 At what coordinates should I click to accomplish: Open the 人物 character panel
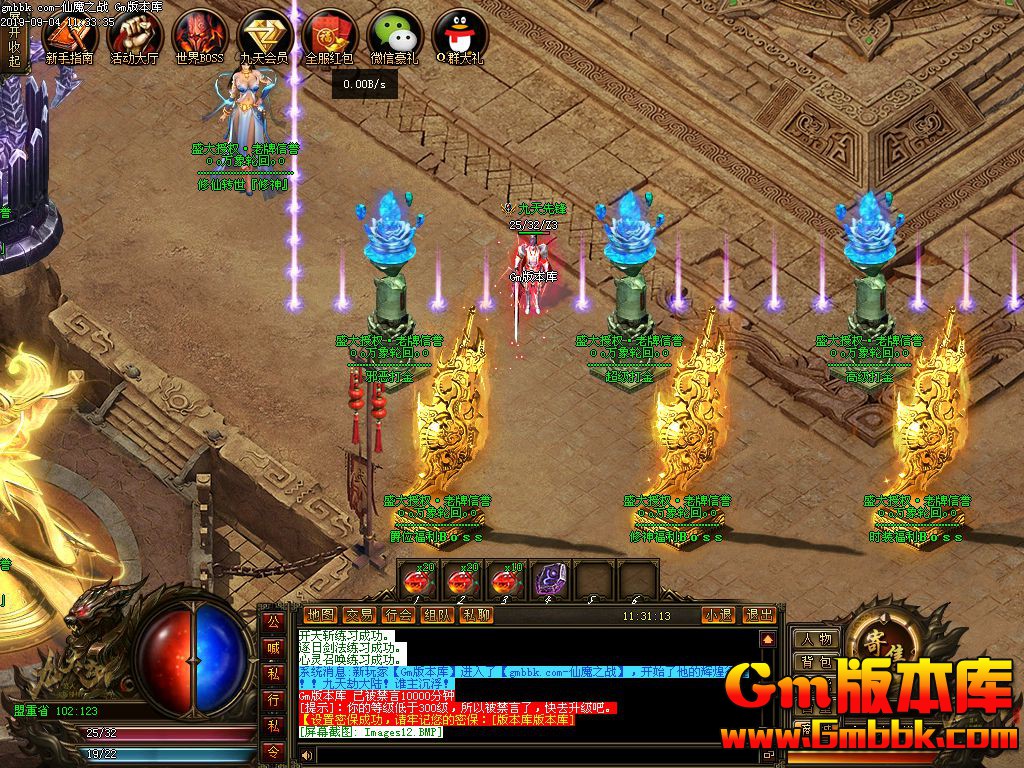point(816,639)
